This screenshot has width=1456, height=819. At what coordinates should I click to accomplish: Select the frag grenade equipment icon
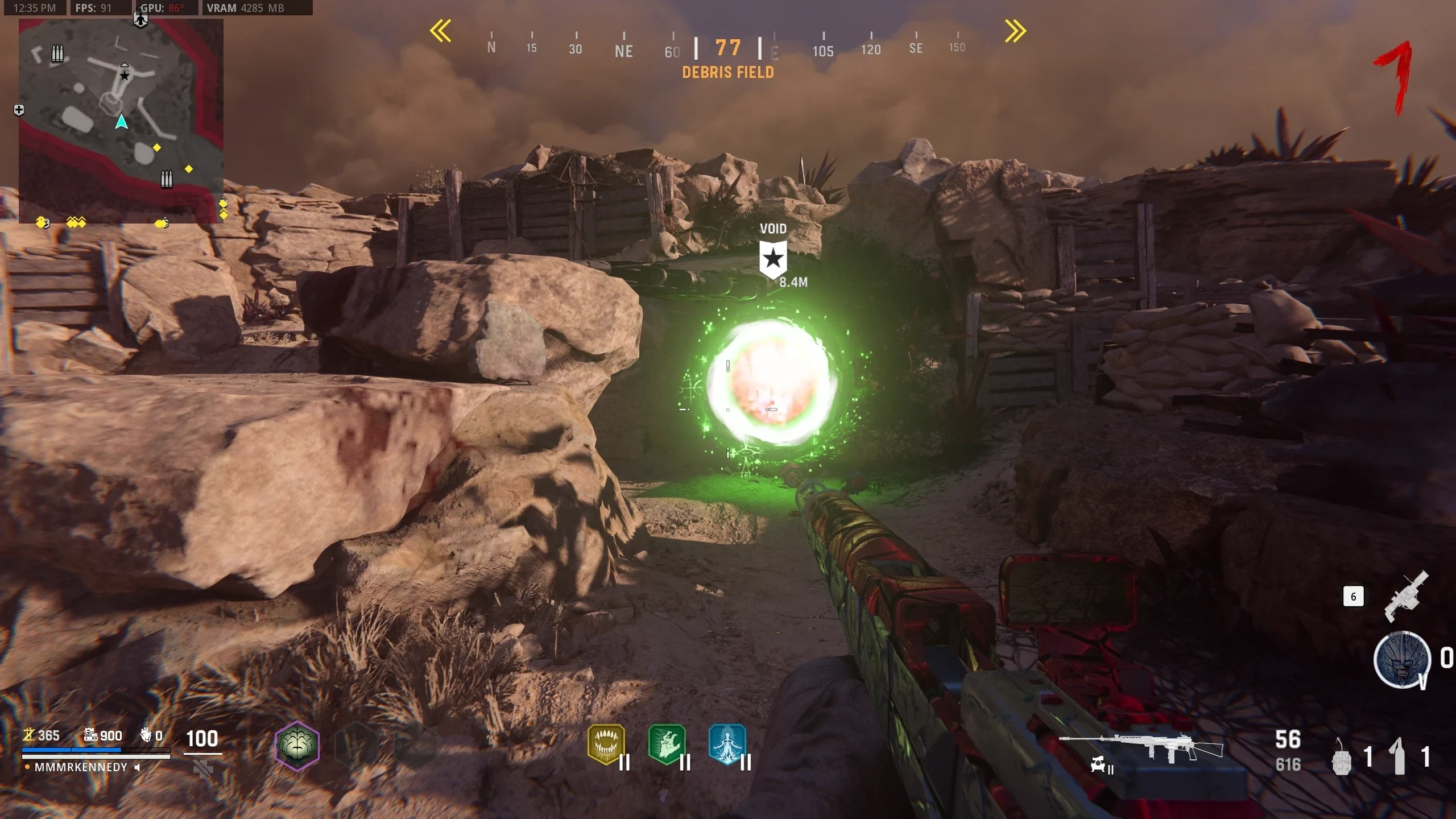coord(1342,758)
